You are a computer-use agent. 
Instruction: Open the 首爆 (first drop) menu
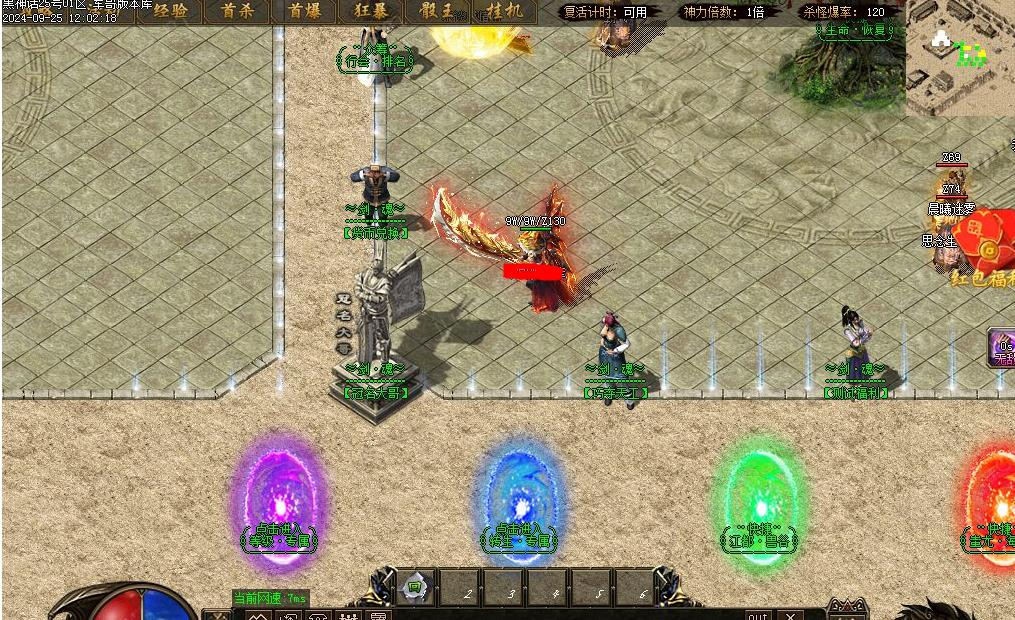tap(304, 12)
